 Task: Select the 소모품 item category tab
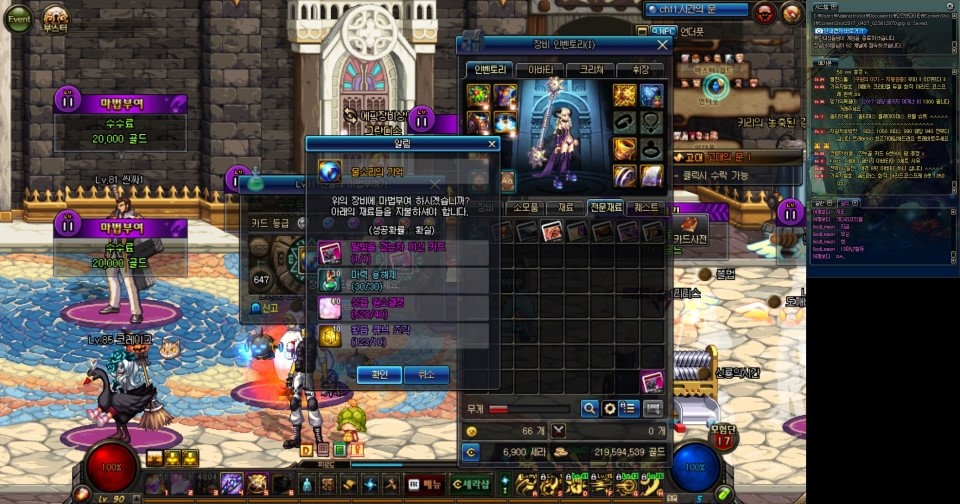525,208
